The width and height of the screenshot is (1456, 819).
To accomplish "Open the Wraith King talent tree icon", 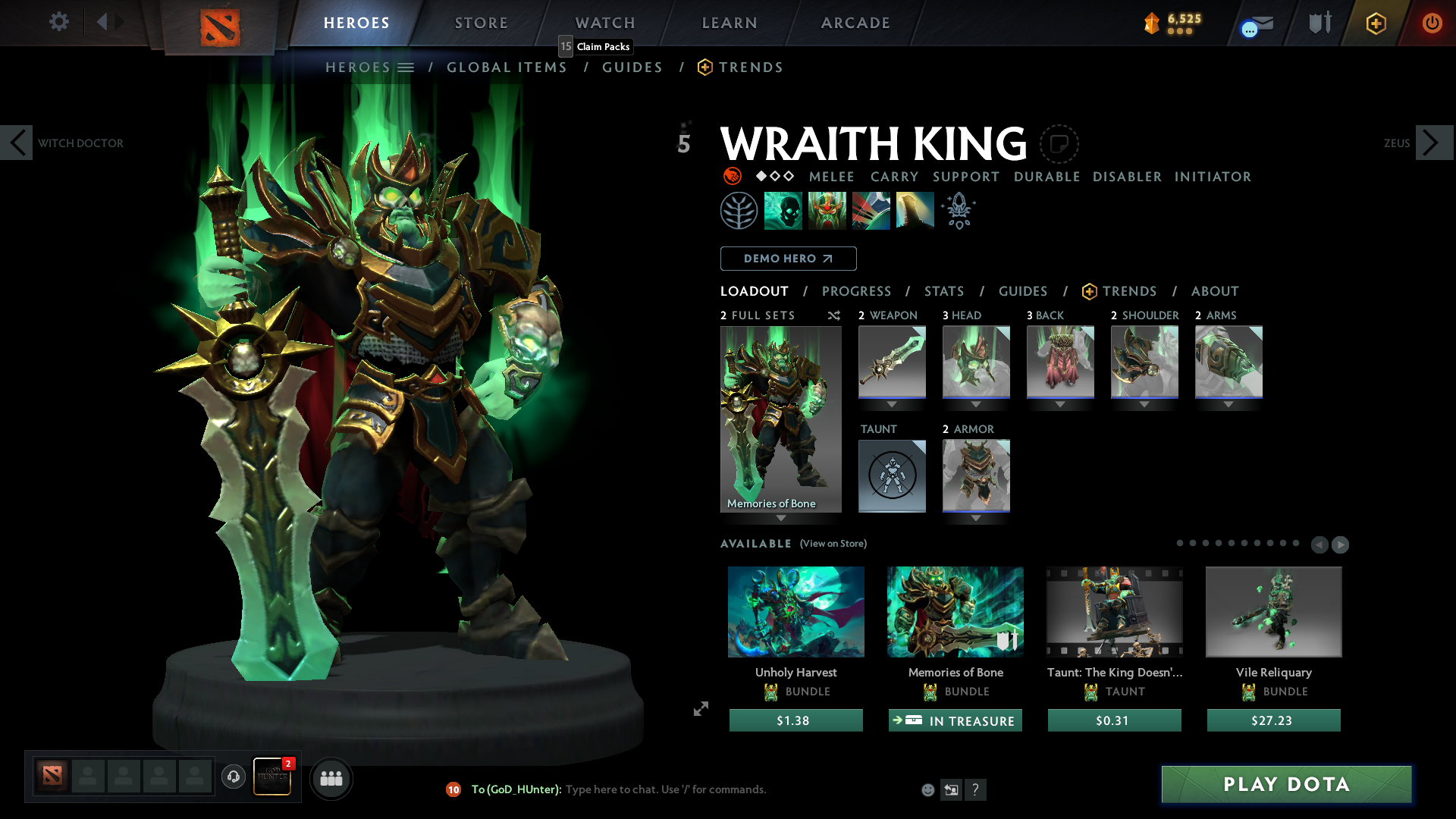I will point(739,210).
